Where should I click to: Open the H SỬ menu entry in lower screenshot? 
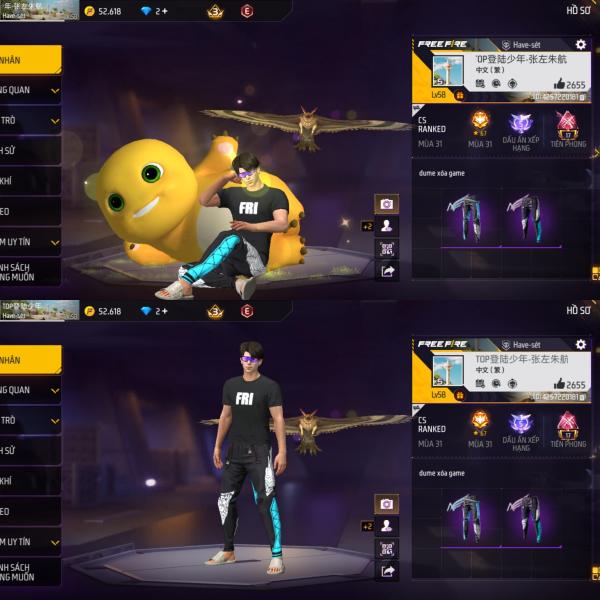pyautogui.click(x=30, y=451)
